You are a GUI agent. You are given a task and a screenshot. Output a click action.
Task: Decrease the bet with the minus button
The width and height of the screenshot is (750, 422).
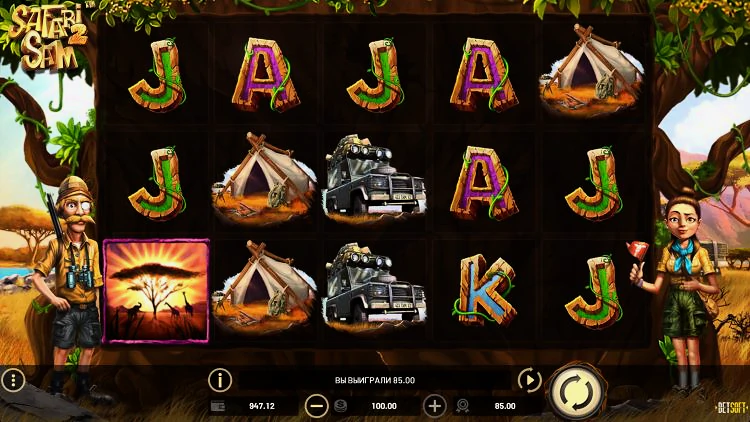[x=317, y=406]
